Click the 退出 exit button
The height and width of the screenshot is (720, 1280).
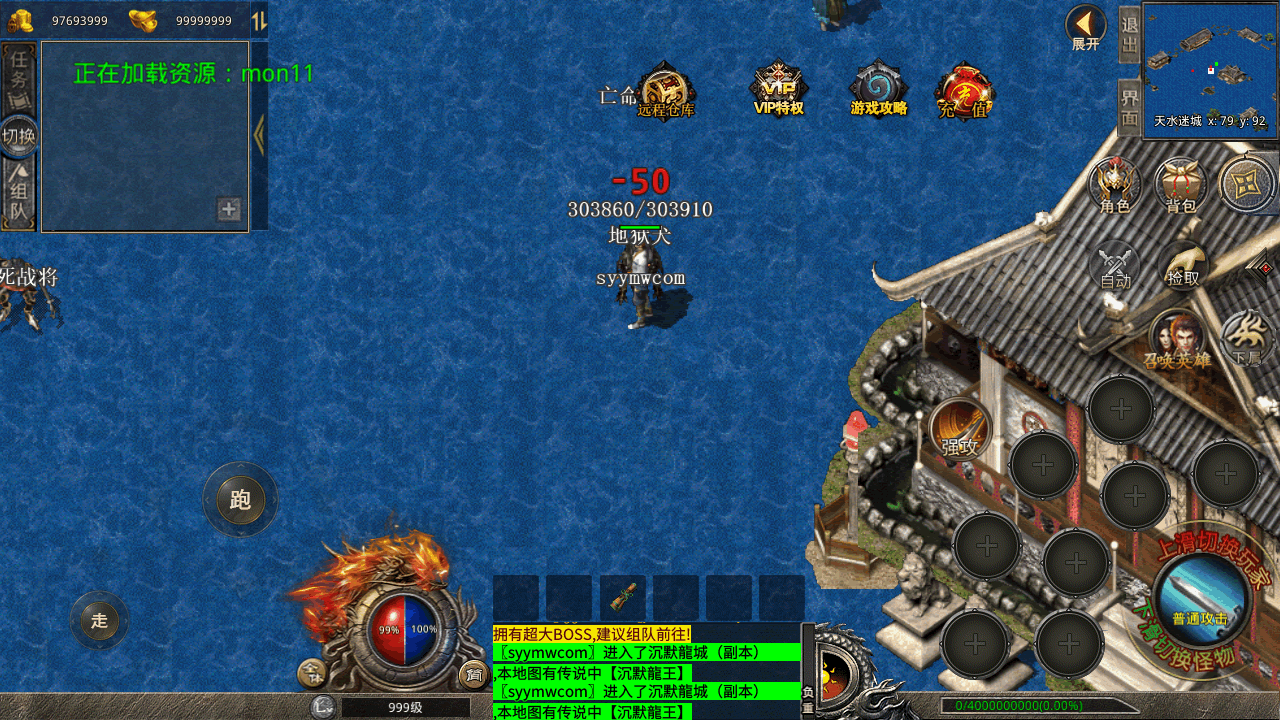(x=1129, y=34)
